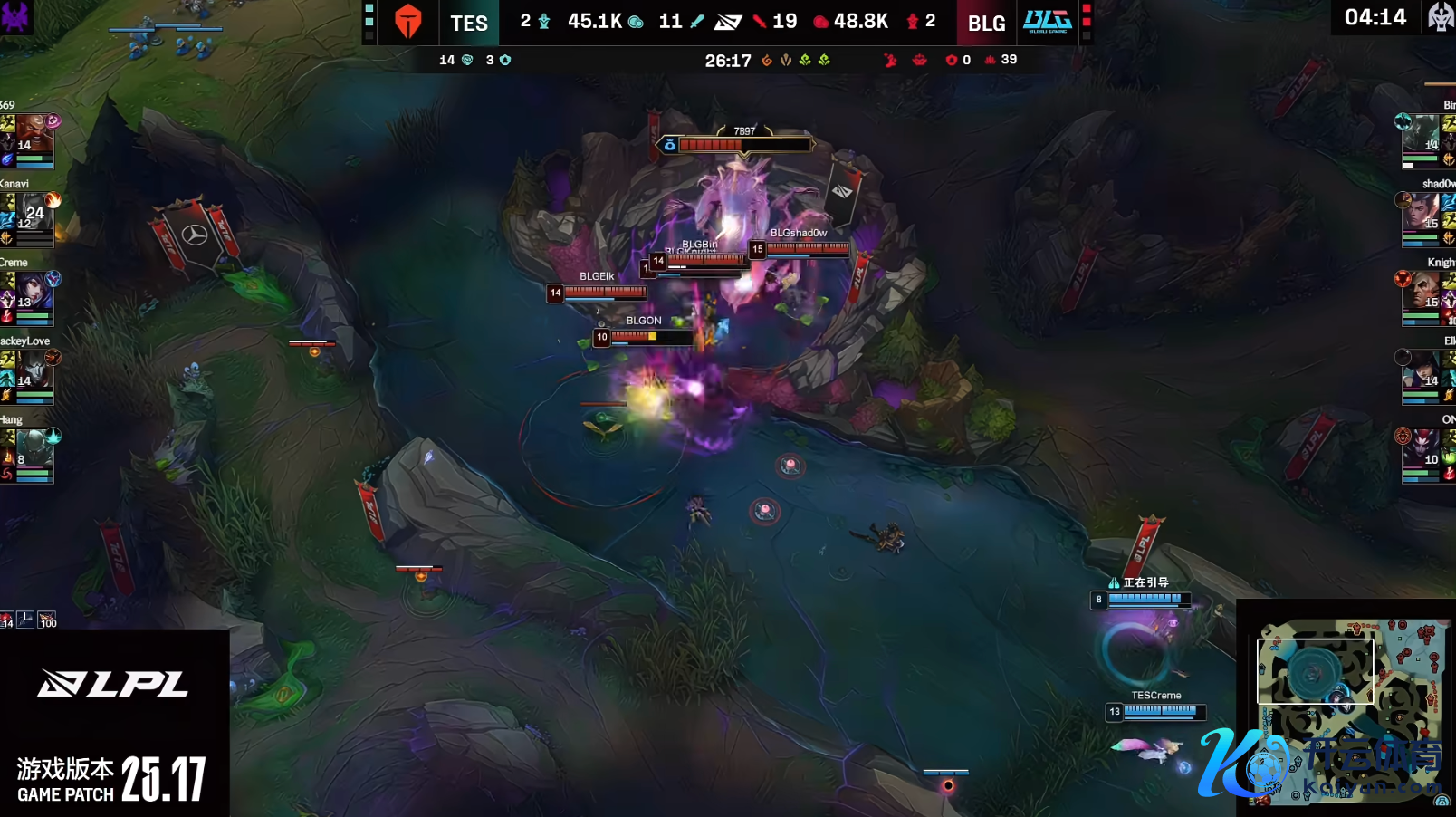Click the minimap
This screenshot has height=817, width=1456.
(x=1346, y=709)
